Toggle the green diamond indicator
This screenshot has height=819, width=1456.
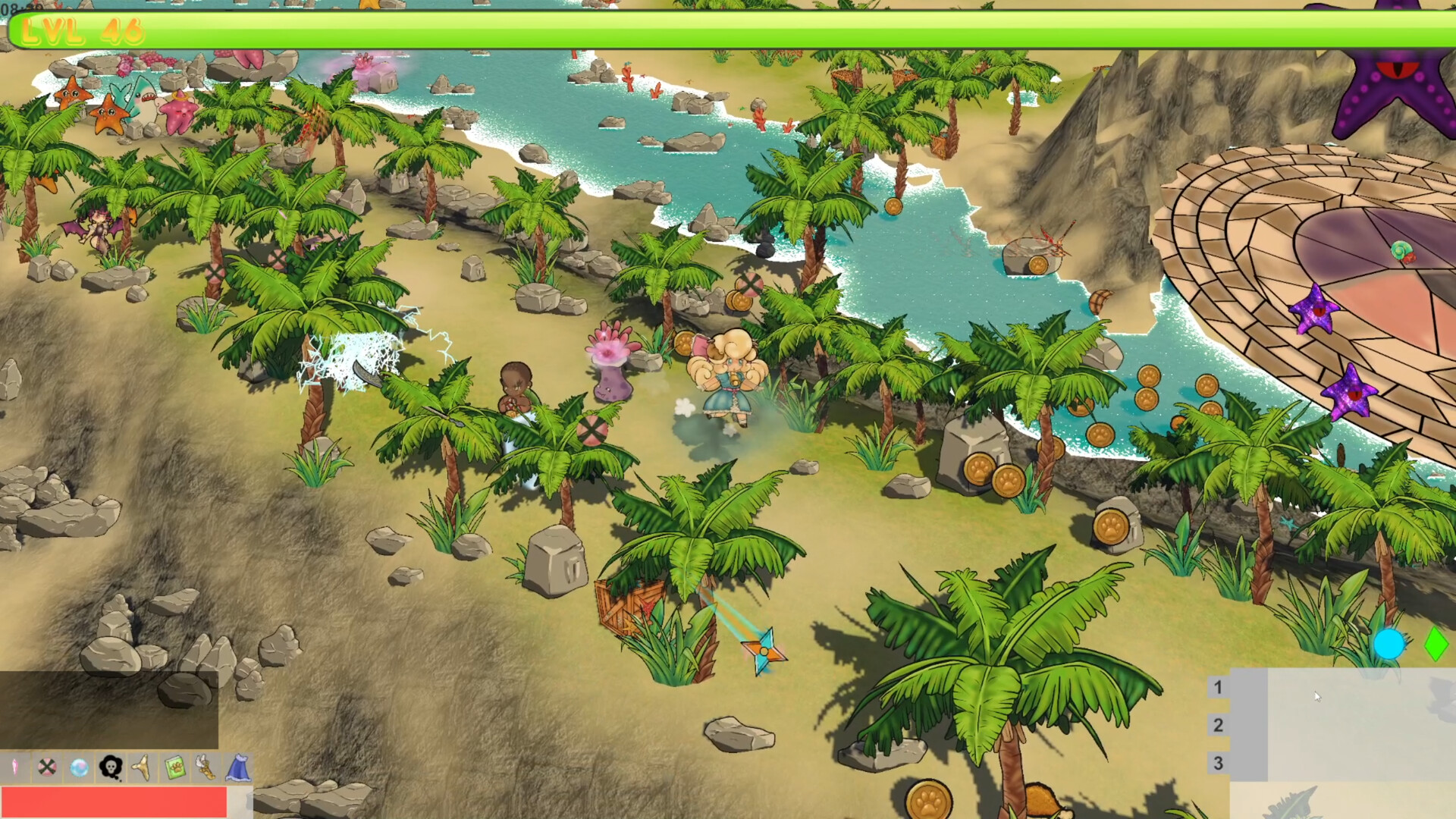1435,645
